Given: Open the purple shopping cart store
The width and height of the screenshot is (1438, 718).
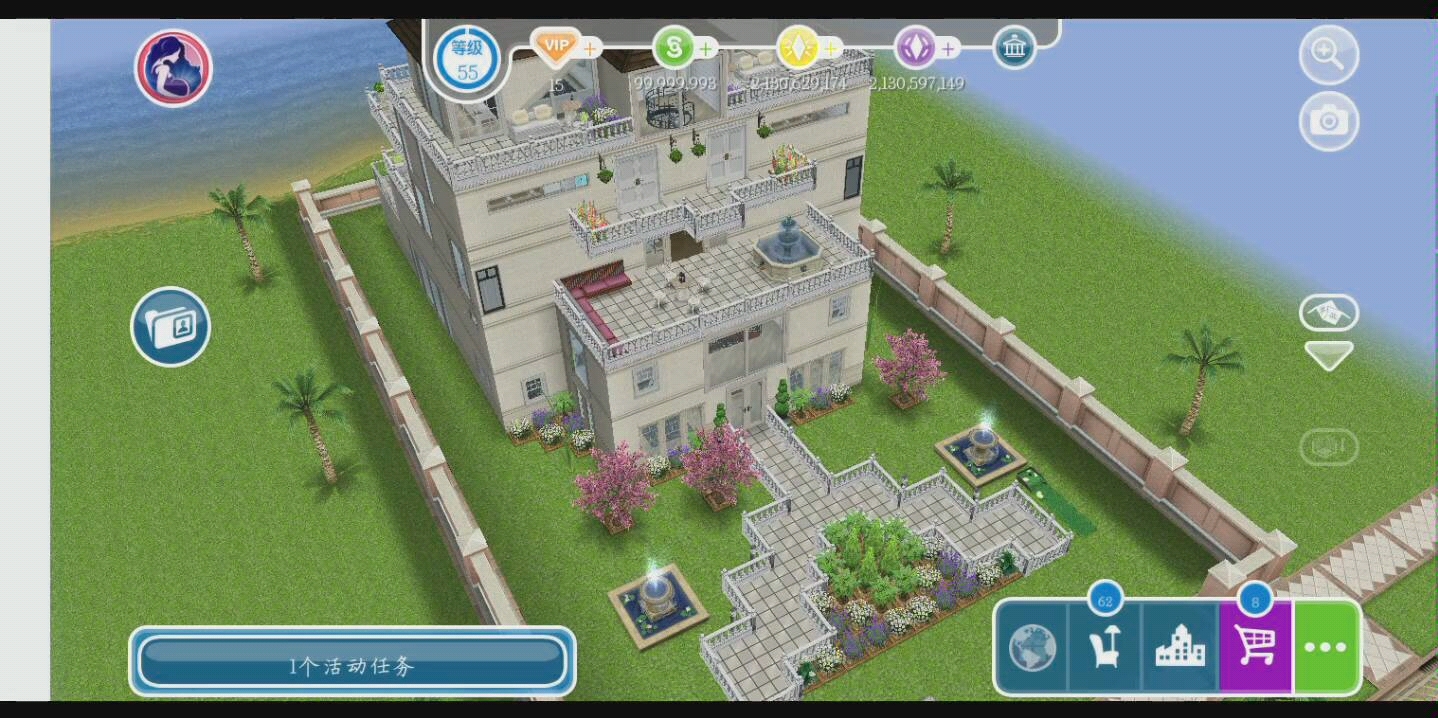Looking at the screenshot, I should point(1255,647).
